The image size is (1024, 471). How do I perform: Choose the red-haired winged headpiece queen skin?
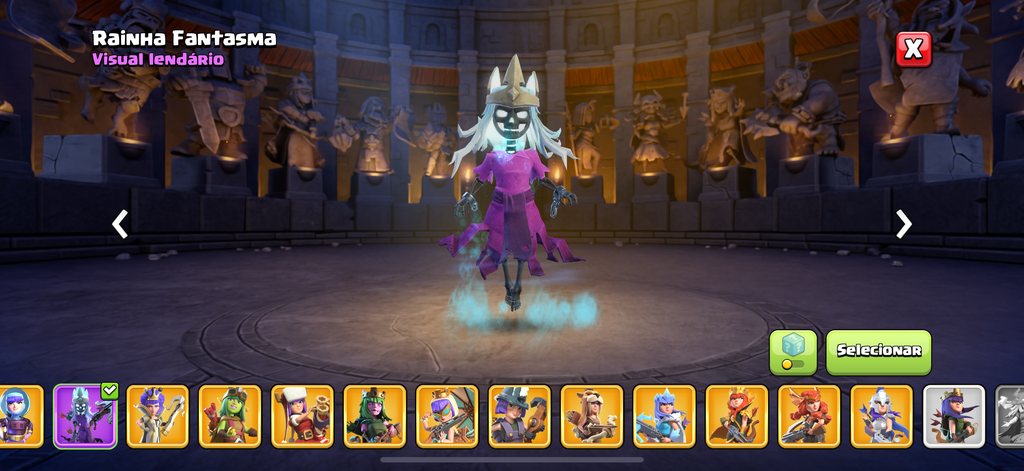coord(808,415)
